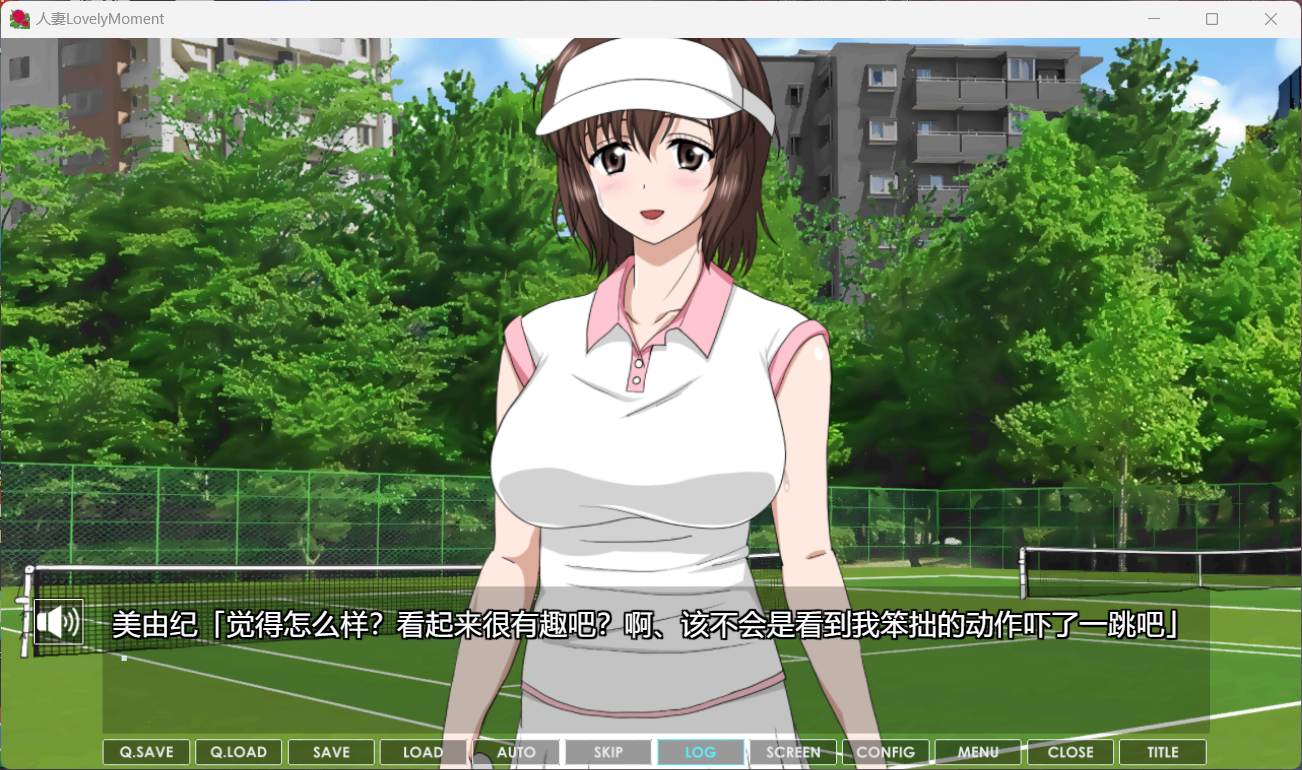The image size is (1302, 770).
Task: Click the rose game icon in the title bar
Action: [x=18, y=18]
